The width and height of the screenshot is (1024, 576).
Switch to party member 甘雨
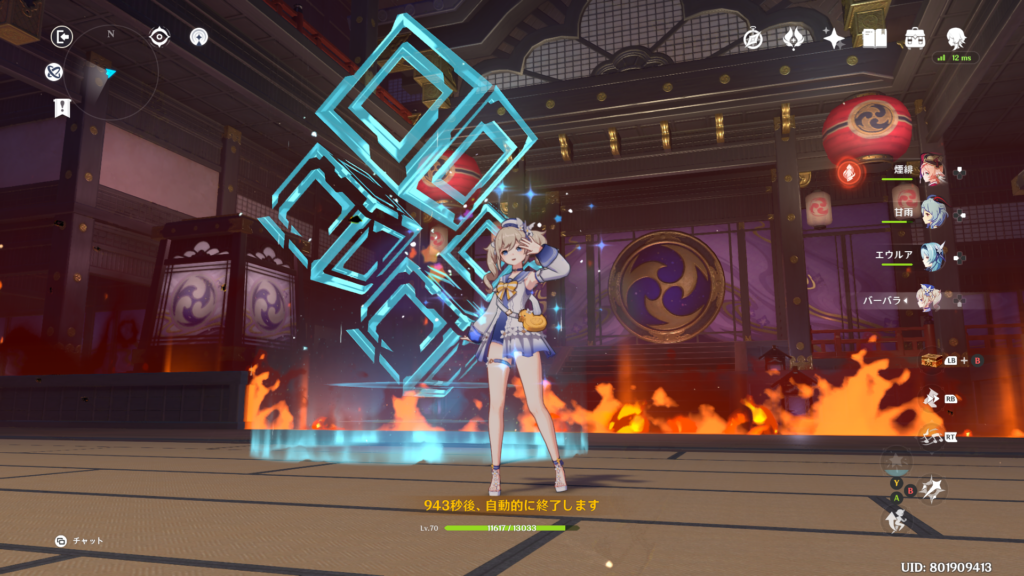coord(932,213)
